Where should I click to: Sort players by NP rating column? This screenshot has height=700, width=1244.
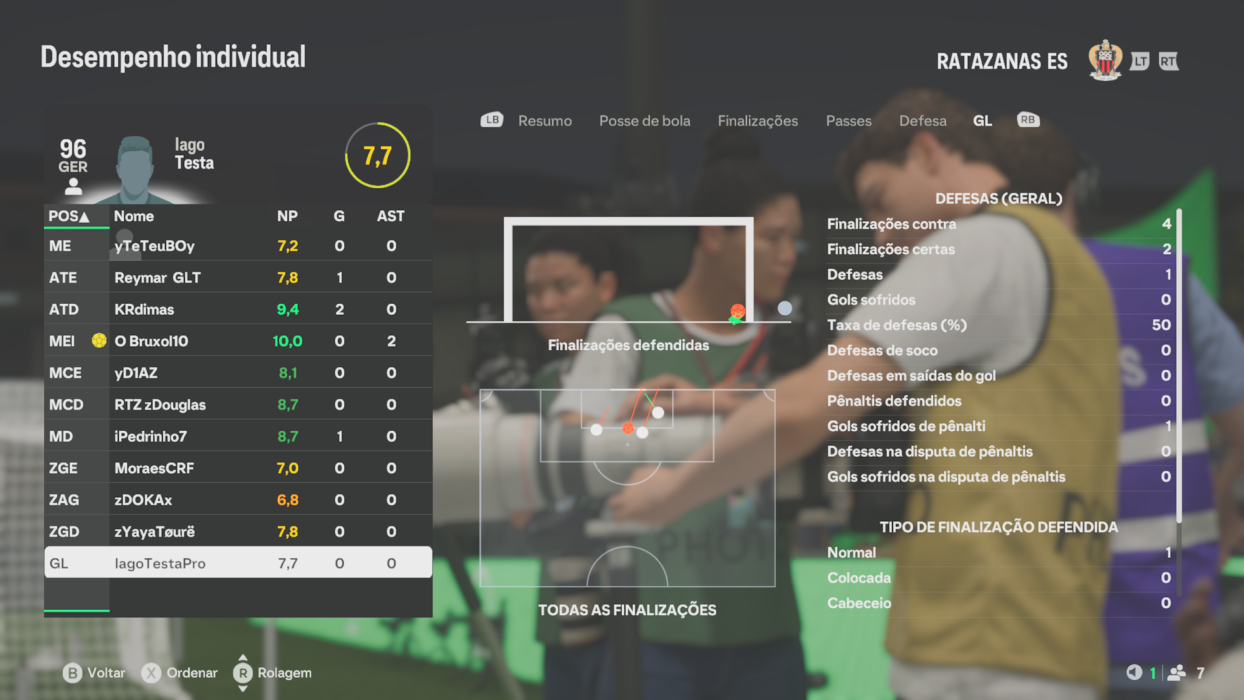(x=287, y=216)
